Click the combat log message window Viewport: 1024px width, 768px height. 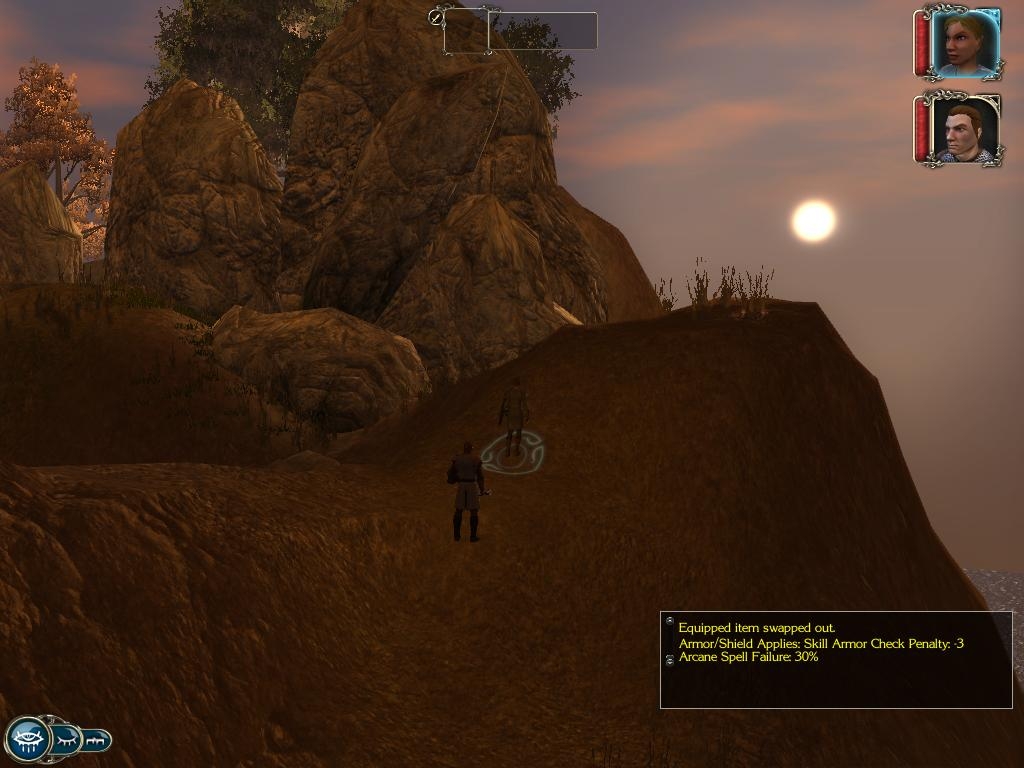coord(836,660)
